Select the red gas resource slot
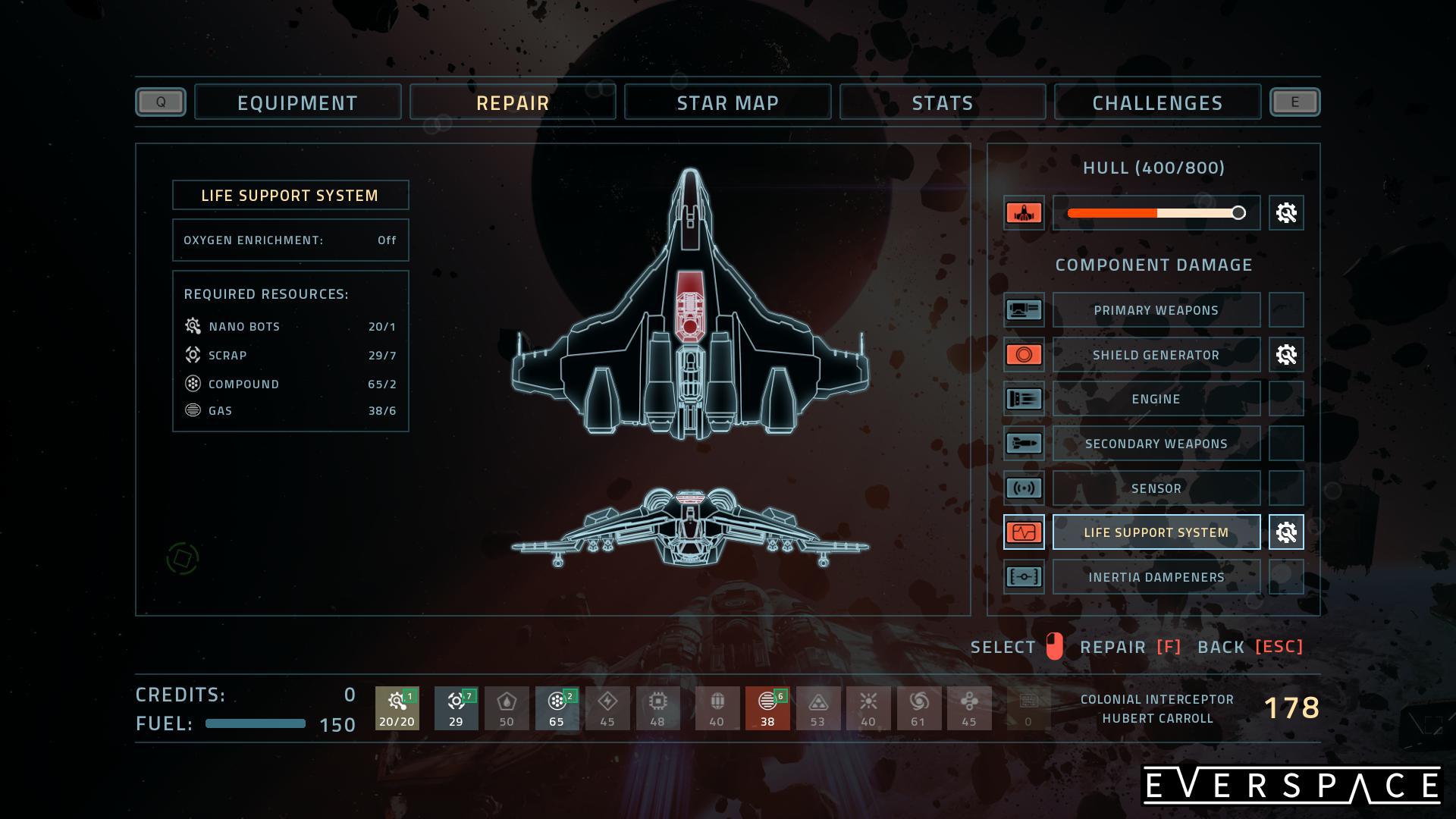 pos(767,708)
